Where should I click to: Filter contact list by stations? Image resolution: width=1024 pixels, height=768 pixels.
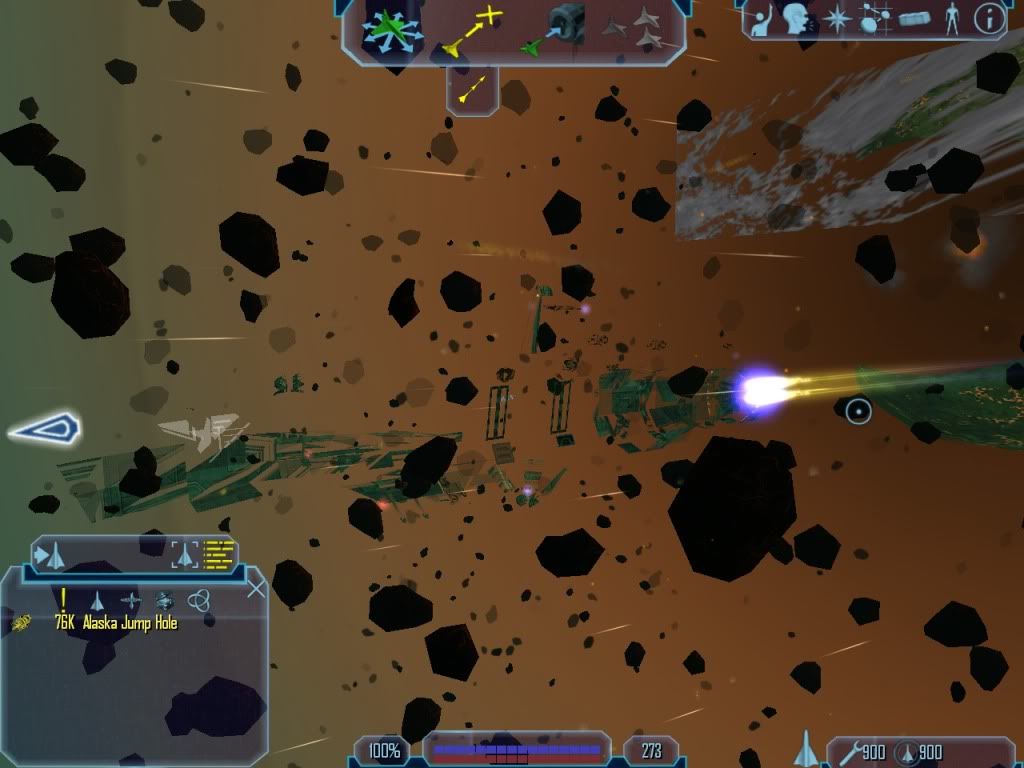coord(131,600)
